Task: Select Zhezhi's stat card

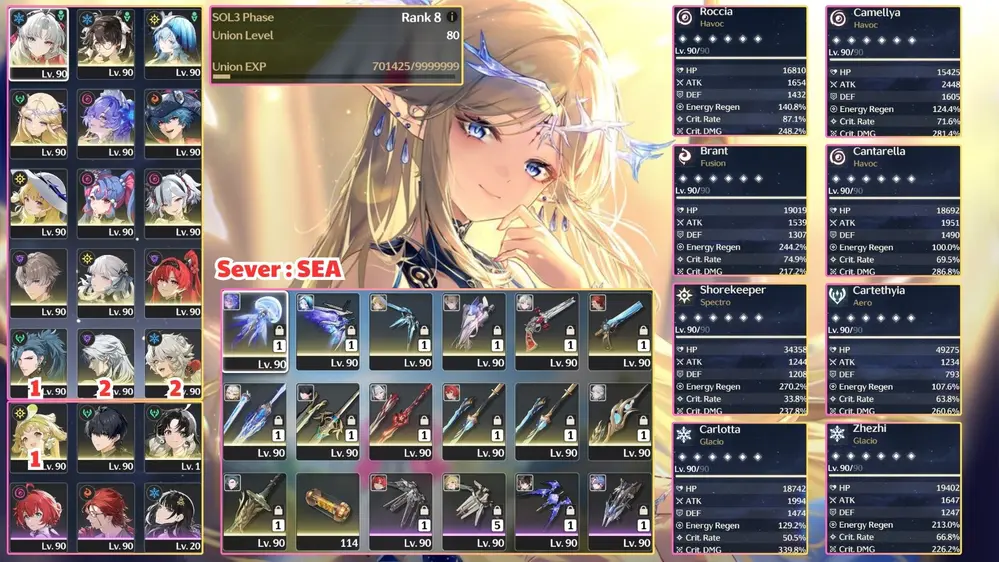Action: (x=893, y=487)
